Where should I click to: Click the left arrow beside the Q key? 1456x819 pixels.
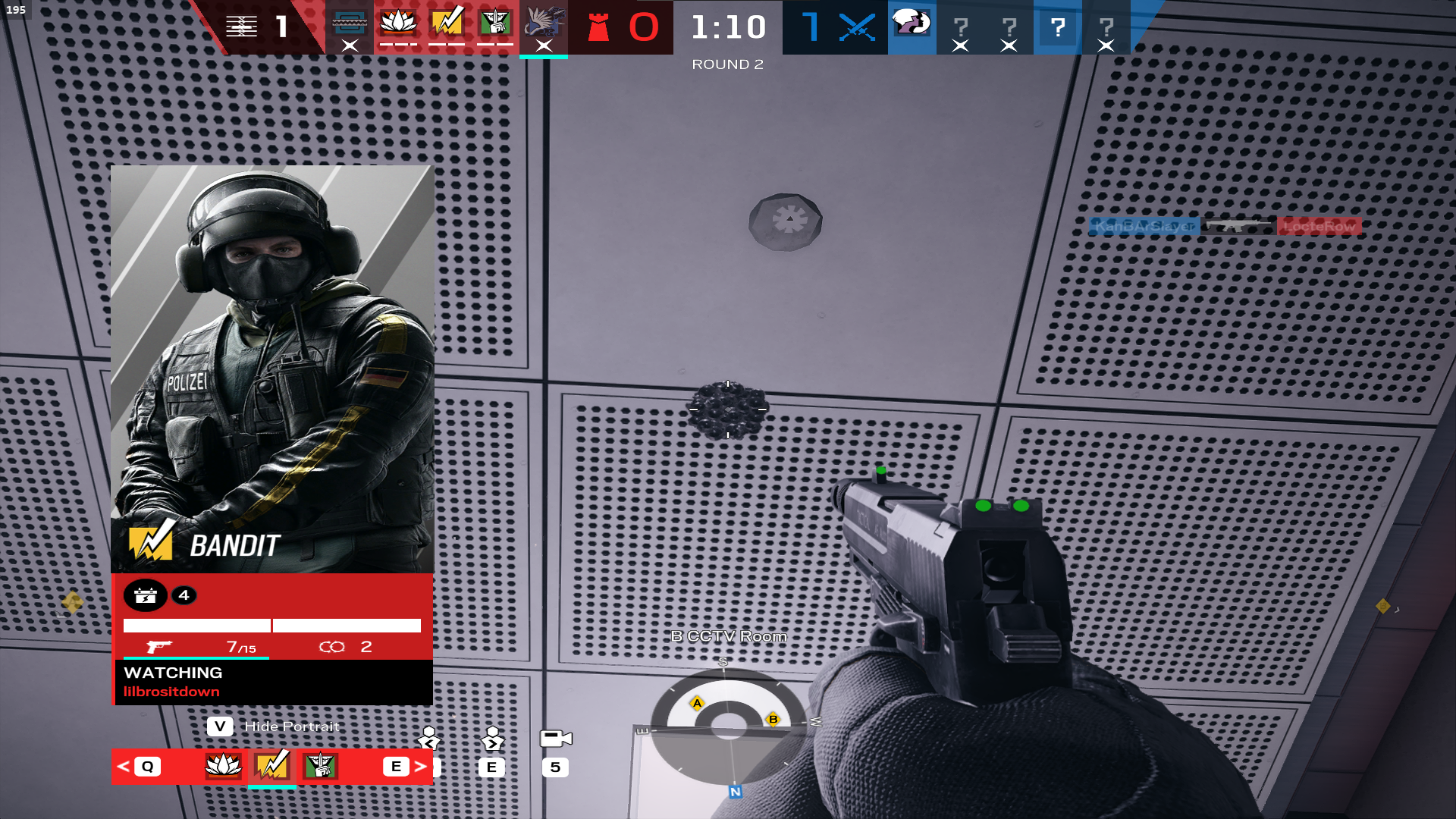point(124,767)
